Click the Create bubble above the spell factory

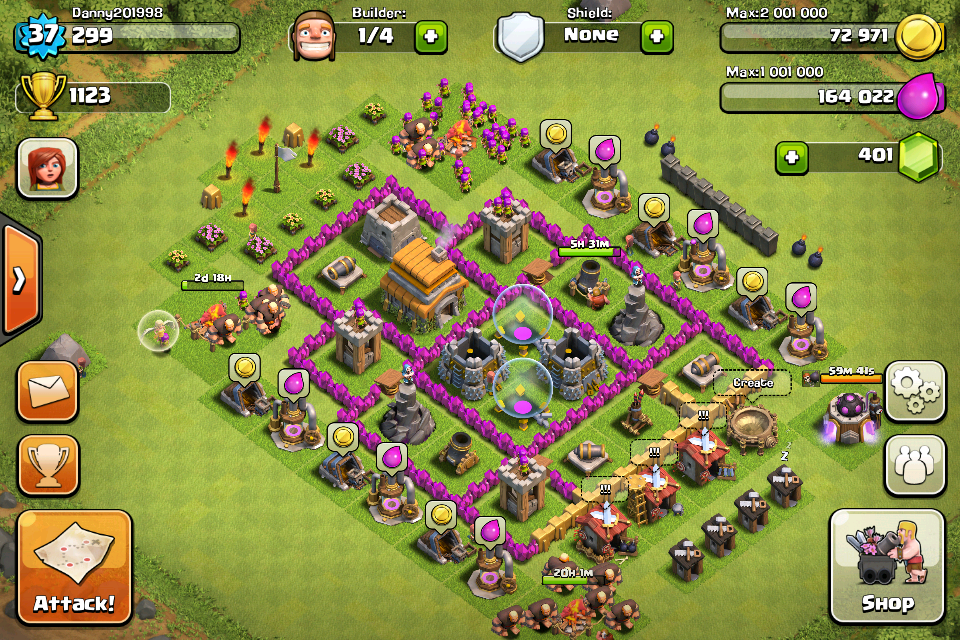coord(752,383)
